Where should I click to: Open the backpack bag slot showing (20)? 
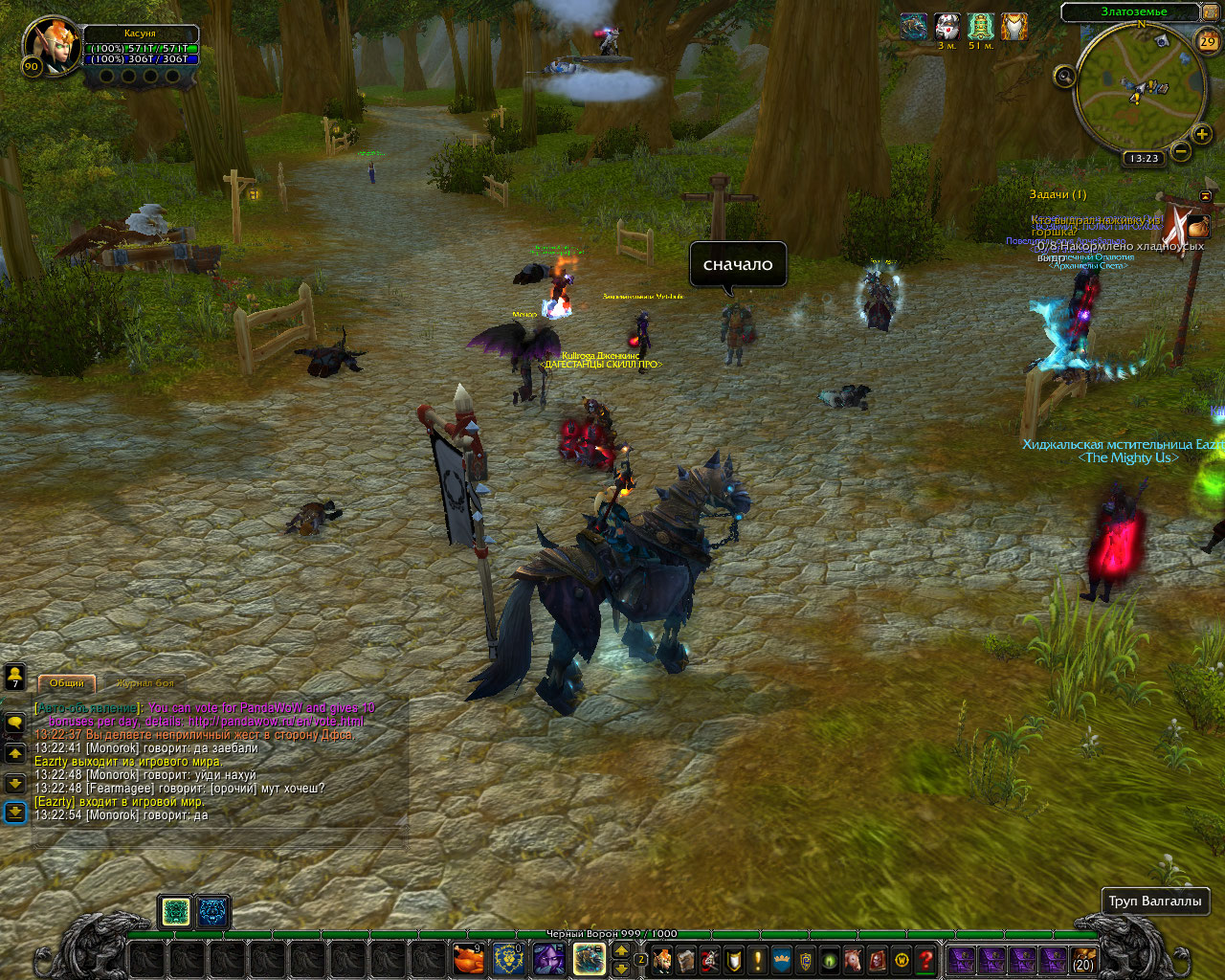click(x=1083, y=959)
